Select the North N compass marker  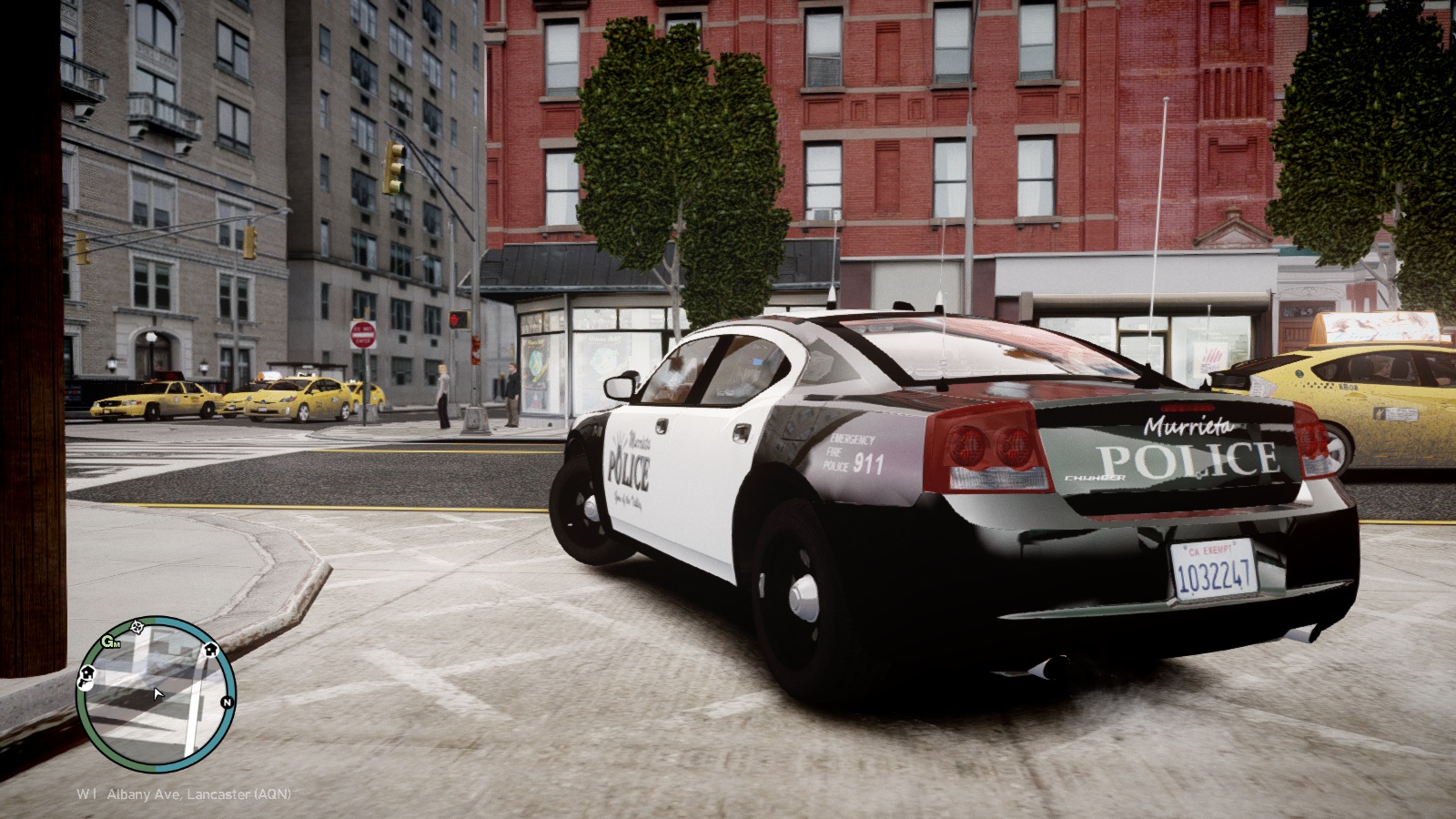coord(227,703)
